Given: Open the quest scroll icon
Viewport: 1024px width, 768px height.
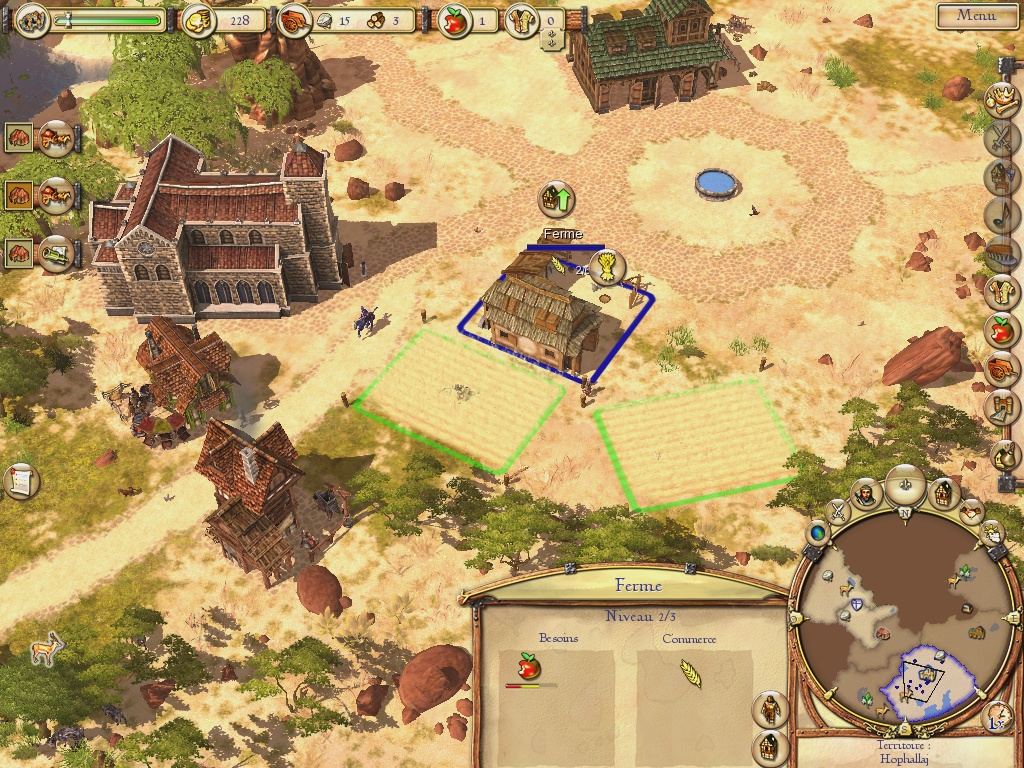Looking at the screenshot, I should [x=20, y=482].
